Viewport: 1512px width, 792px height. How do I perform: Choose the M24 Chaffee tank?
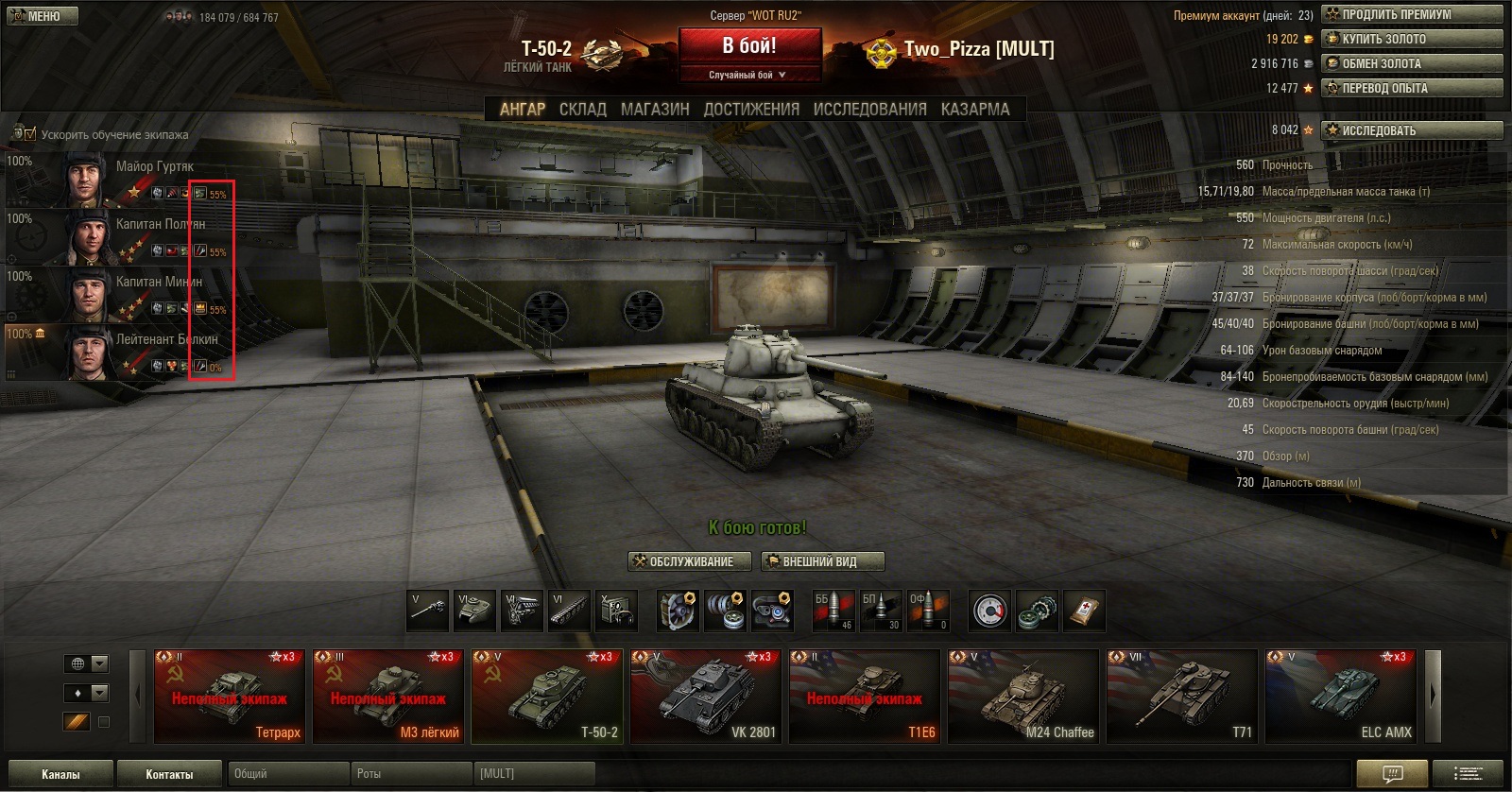pos(1023,696)
